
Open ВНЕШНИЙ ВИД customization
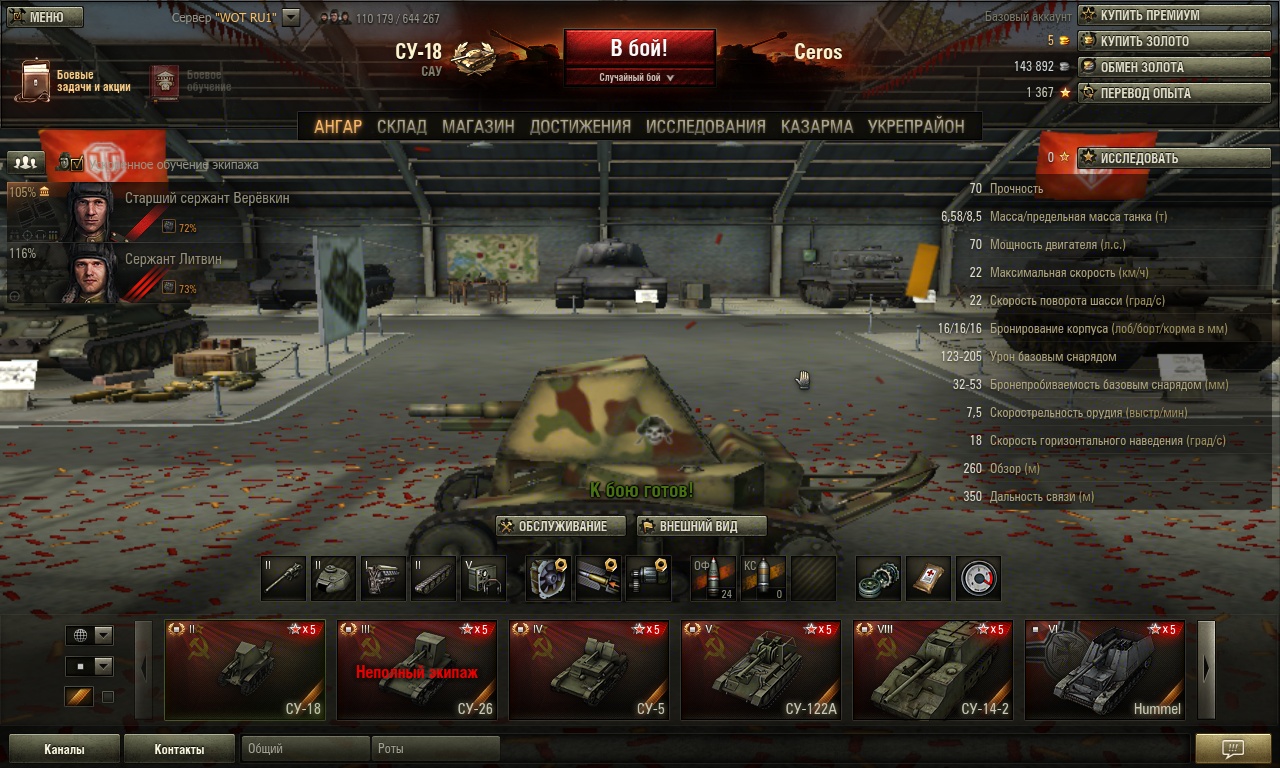coord(701,526)
